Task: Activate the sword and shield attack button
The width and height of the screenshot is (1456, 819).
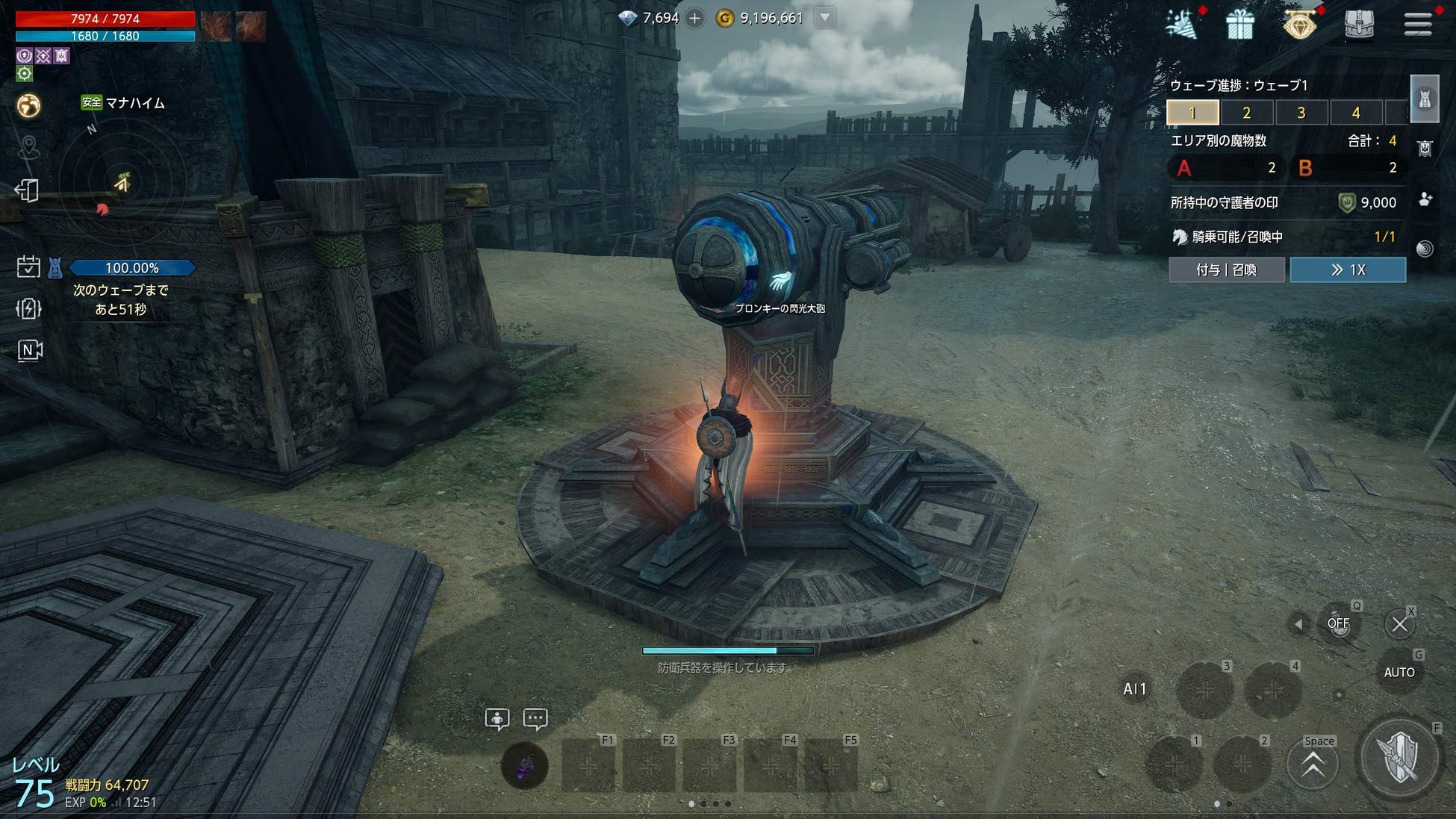Action: tap(1399, 759)
